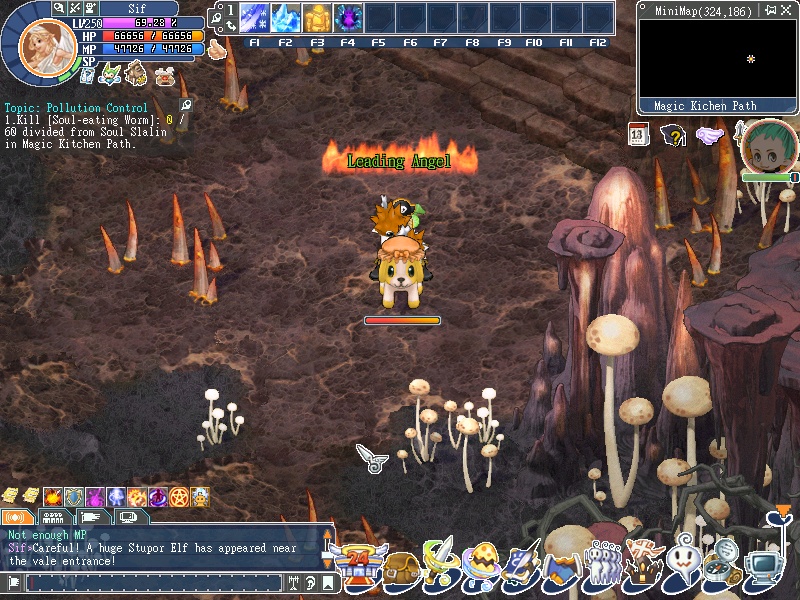The height and width of the screenshot is (600, 800).
Task: Cast the purple dark orb skill in F4
Action: (348, 19)
